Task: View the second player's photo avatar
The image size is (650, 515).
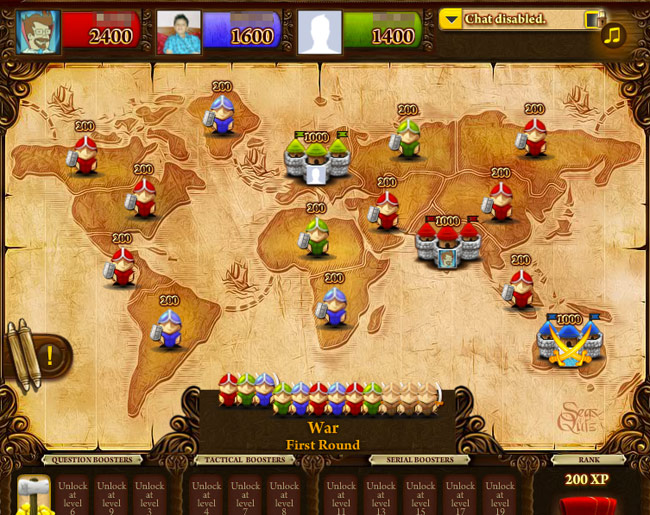Action: pos(179,32)
